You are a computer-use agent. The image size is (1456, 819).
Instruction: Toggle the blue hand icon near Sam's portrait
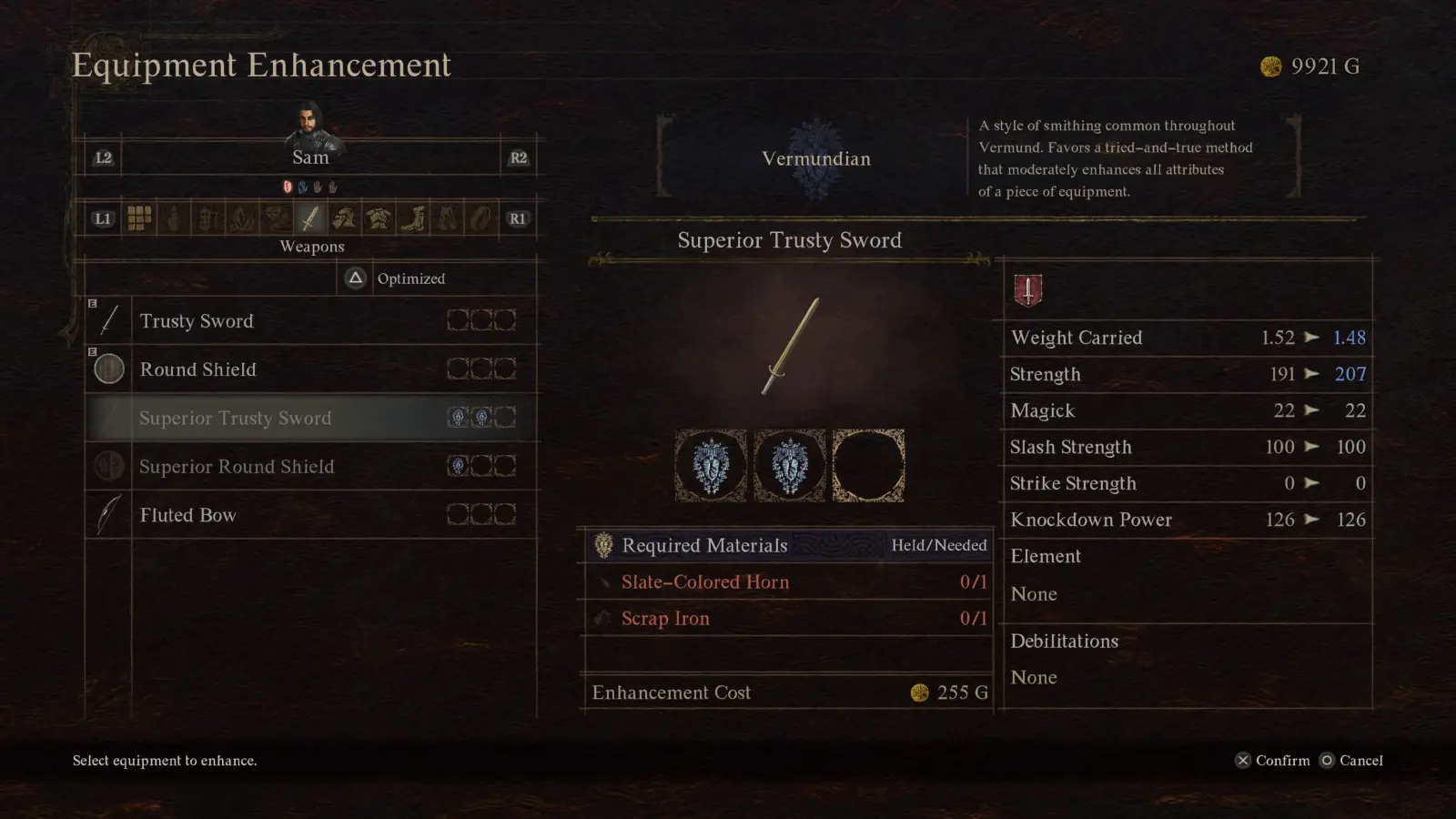[303, 188]
